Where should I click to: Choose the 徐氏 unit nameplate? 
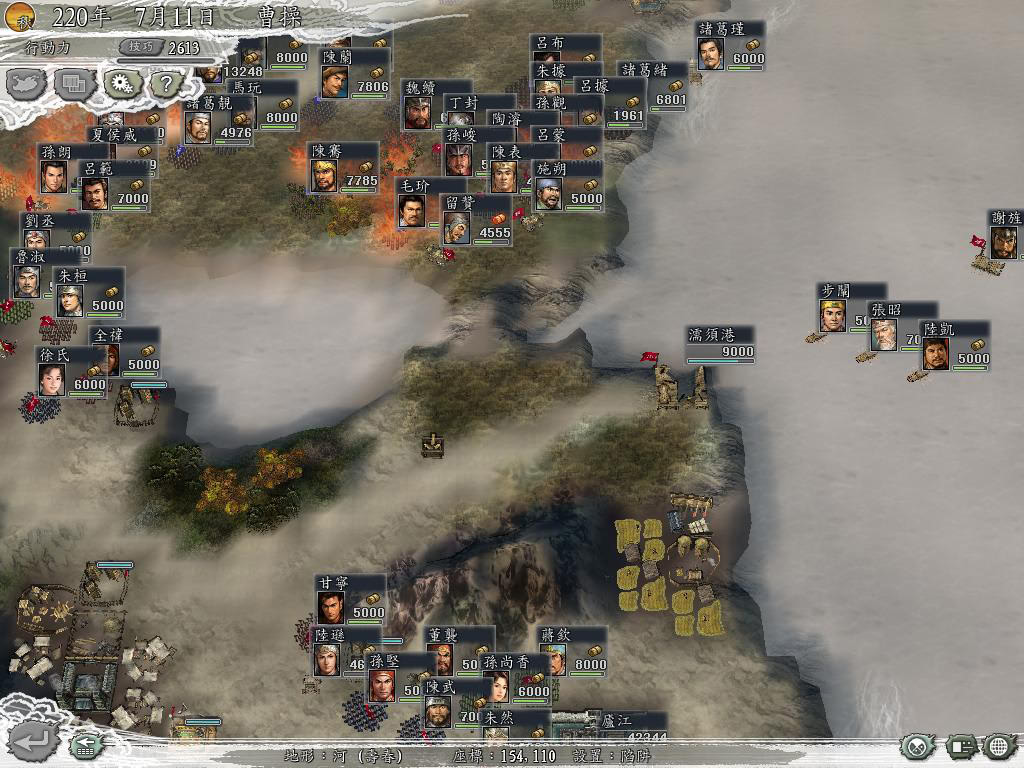(x=72, y=370)
